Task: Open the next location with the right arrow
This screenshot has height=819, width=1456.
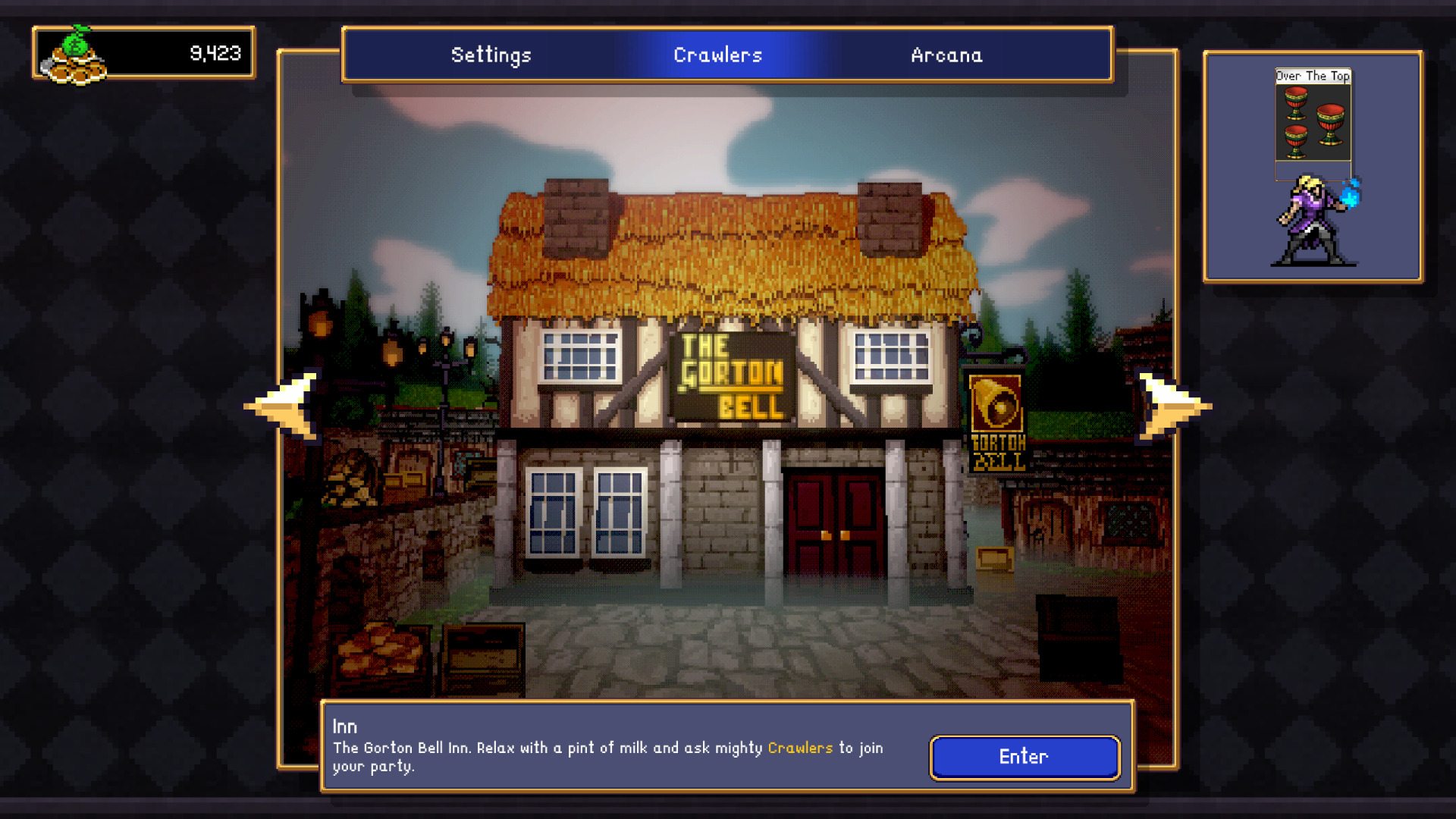Action: point(1168,406)
